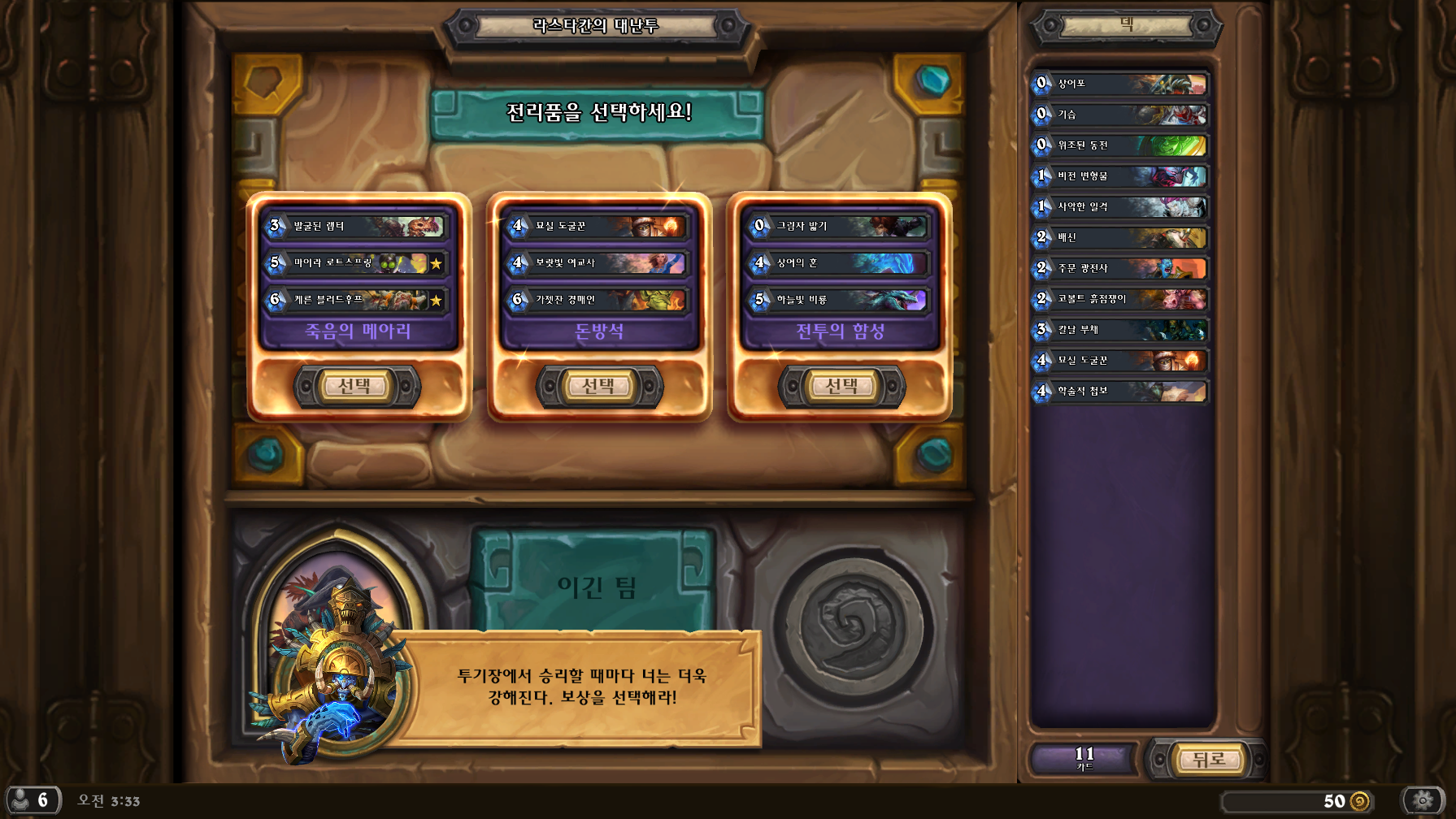View the 보랏빛 여교사 card row
Screen dimensions: 1456x819
[599, 263]
